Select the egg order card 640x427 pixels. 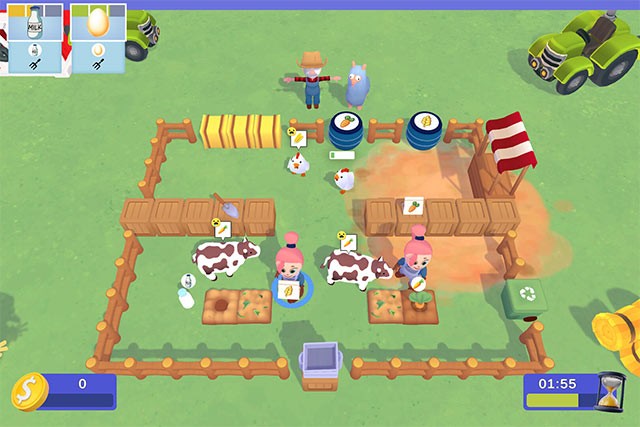(x=98, y=36)
